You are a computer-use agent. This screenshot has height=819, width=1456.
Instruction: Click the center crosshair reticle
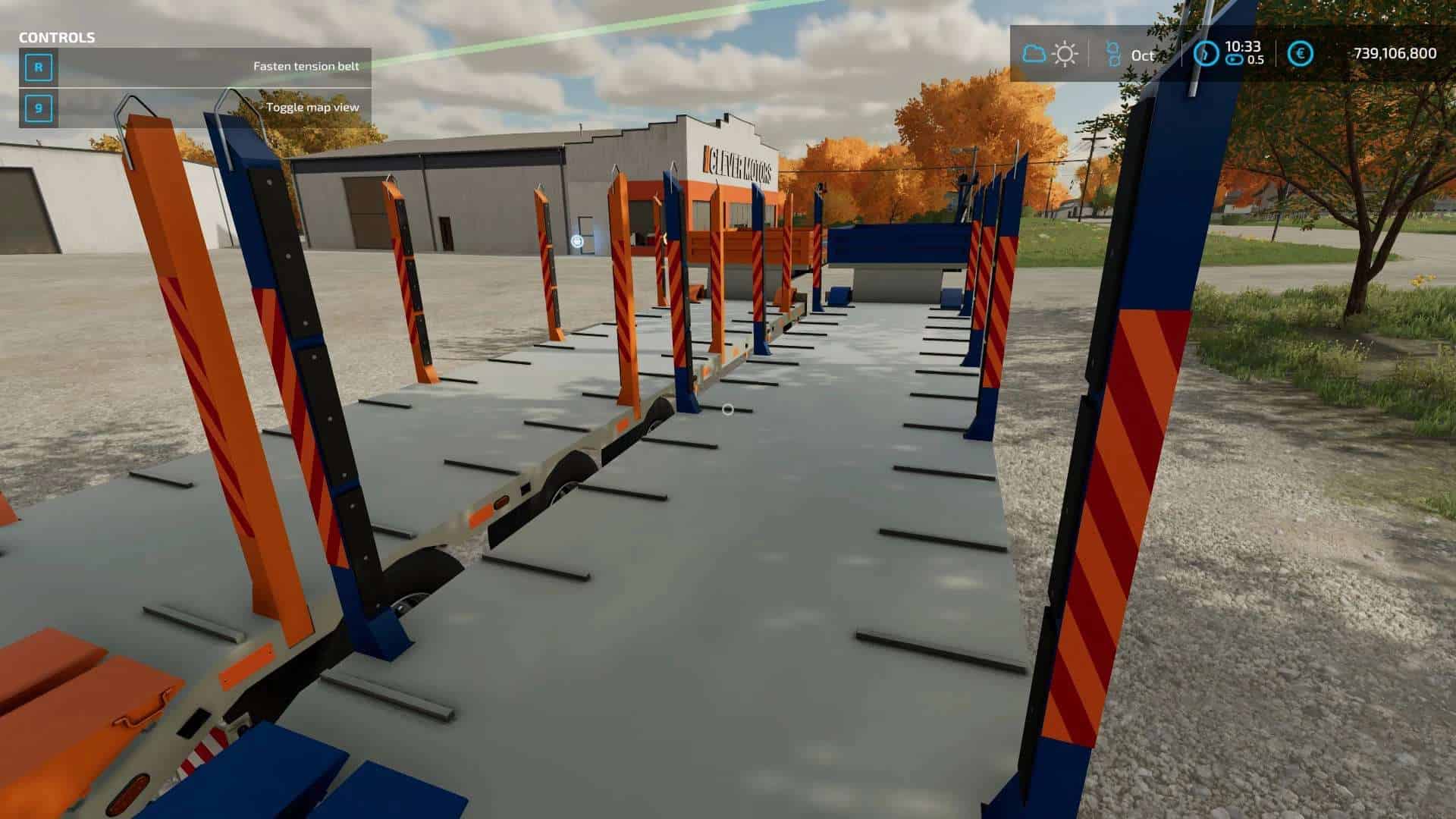point(727,409)
